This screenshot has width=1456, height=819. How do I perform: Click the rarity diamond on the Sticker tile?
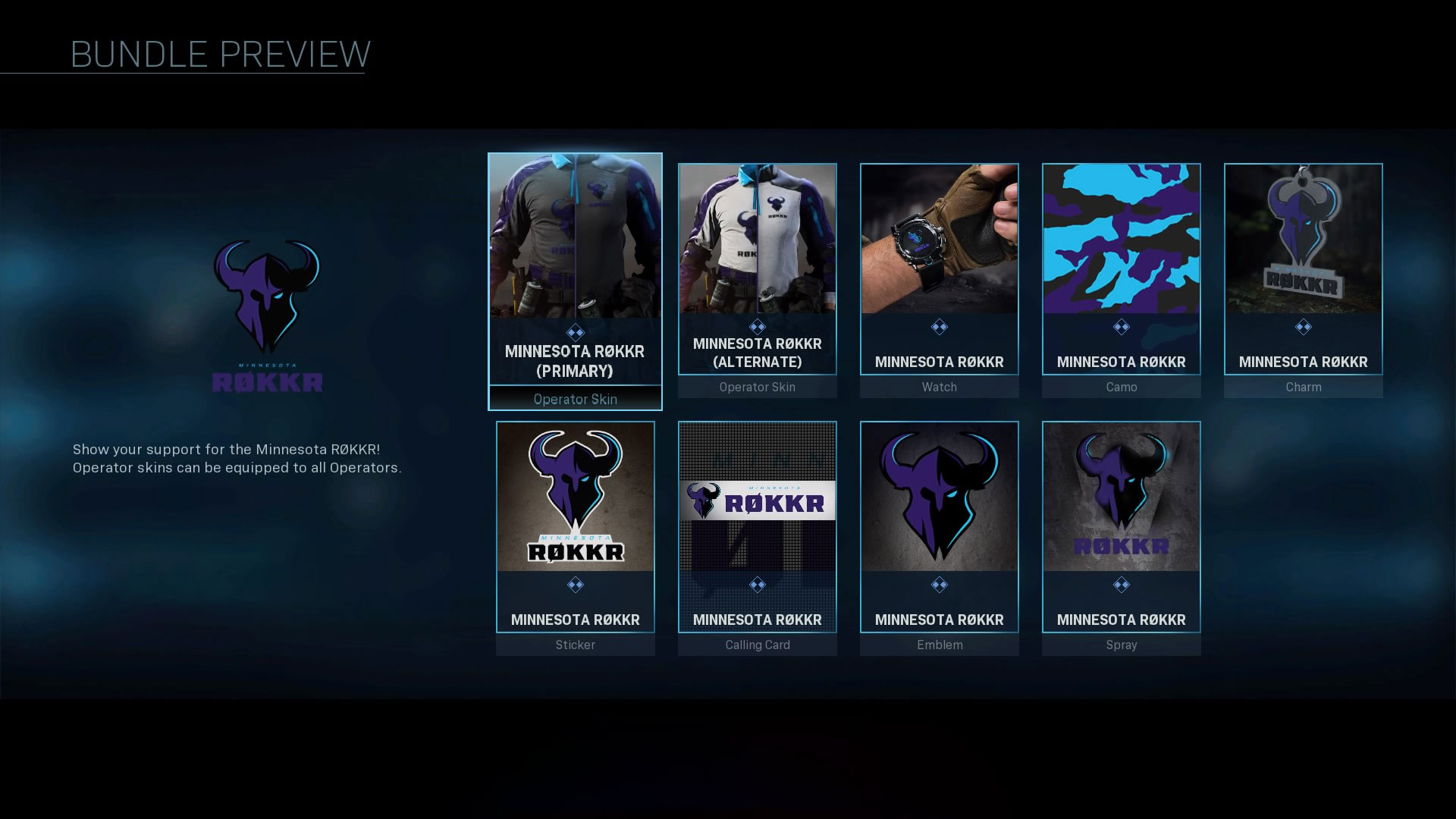pyautogui.click(x=575, y=584)
